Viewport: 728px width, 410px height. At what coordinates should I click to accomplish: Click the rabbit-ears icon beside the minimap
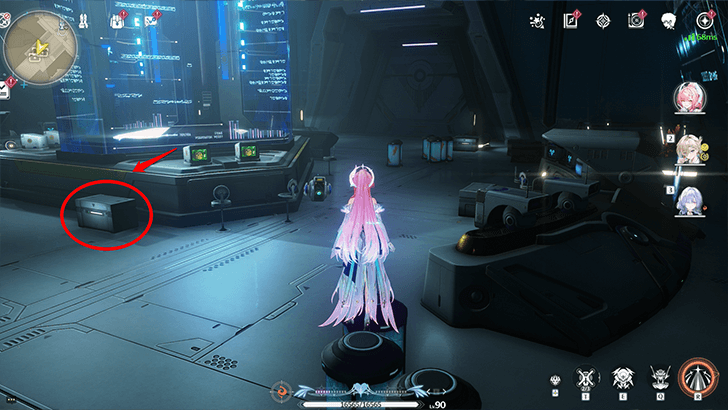[82, 20]
